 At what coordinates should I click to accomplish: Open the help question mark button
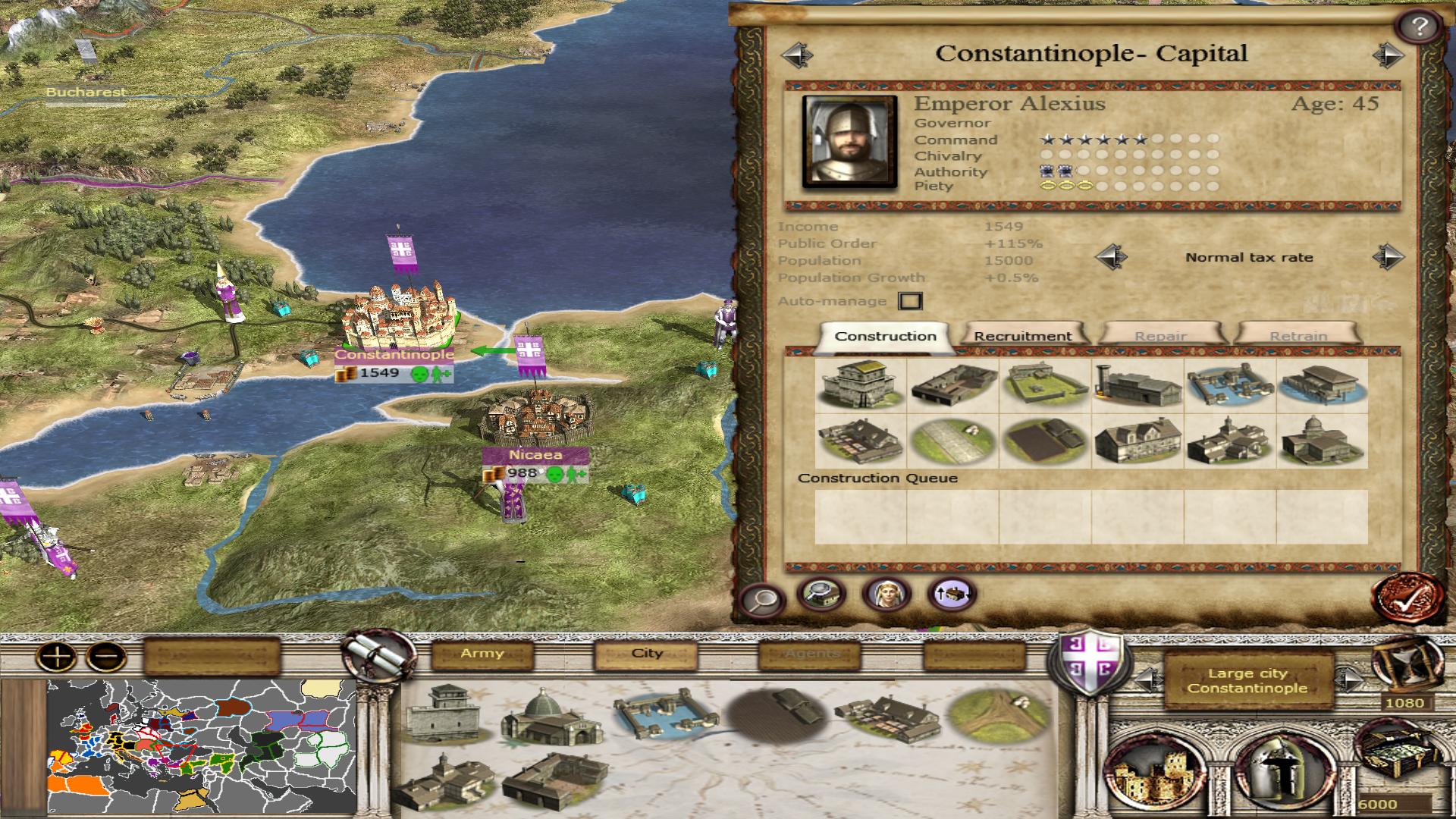pos(1419,27)
